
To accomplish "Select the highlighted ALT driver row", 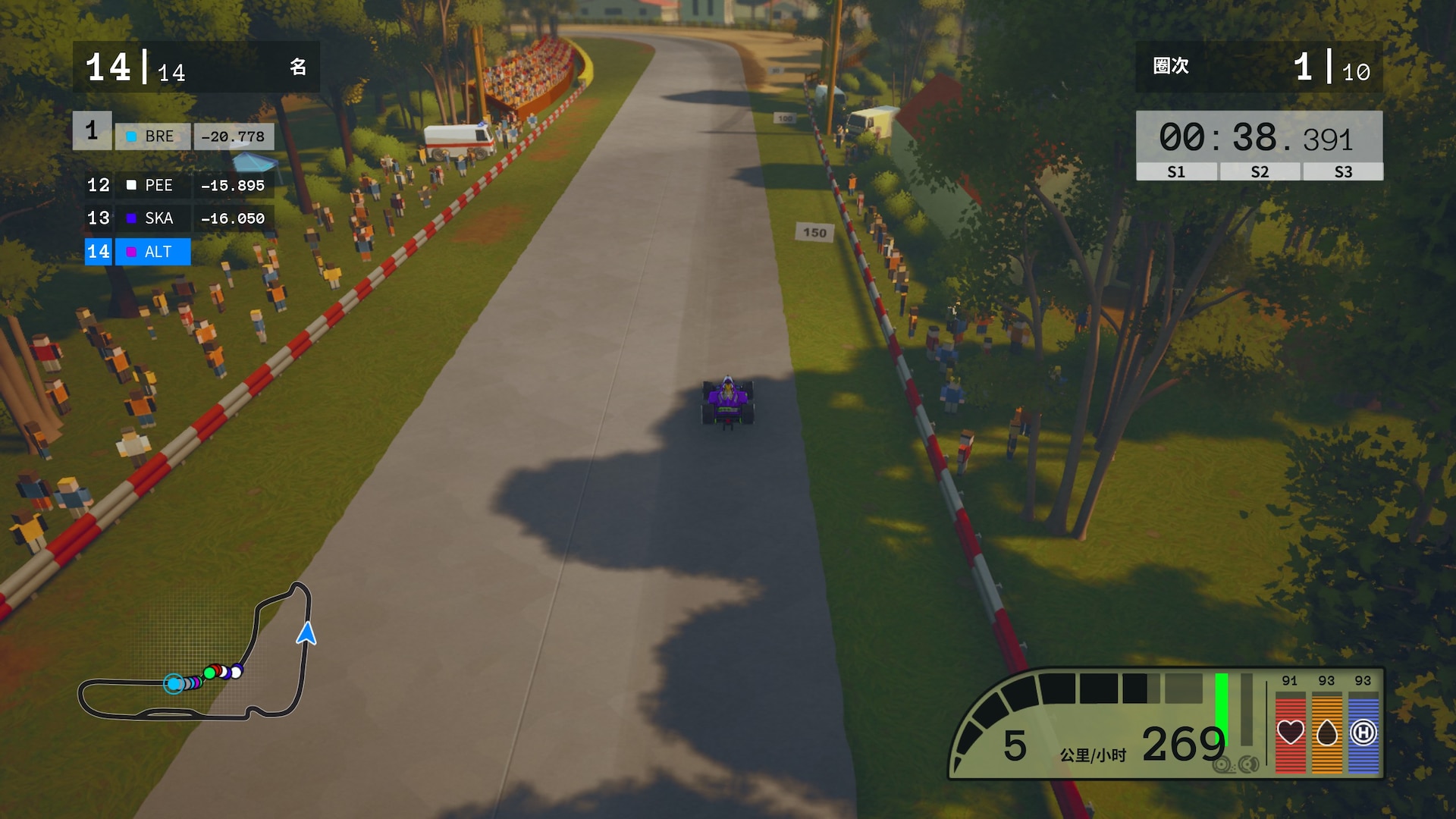I will [x=138, y=252].
